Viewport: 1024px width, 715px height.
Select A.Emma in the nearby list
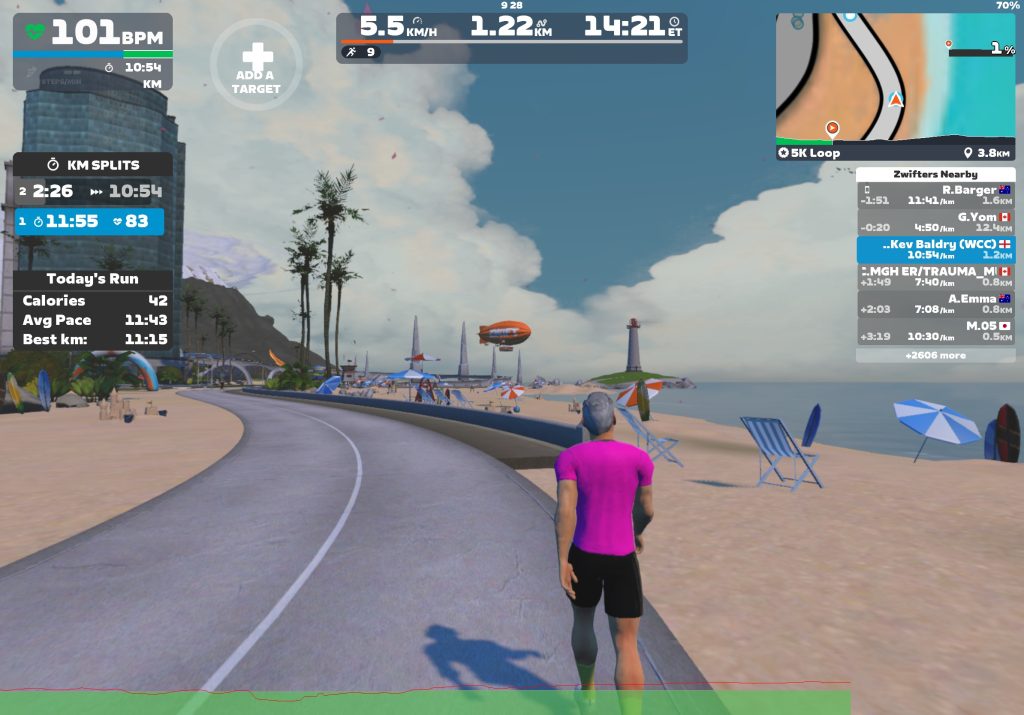935,303
